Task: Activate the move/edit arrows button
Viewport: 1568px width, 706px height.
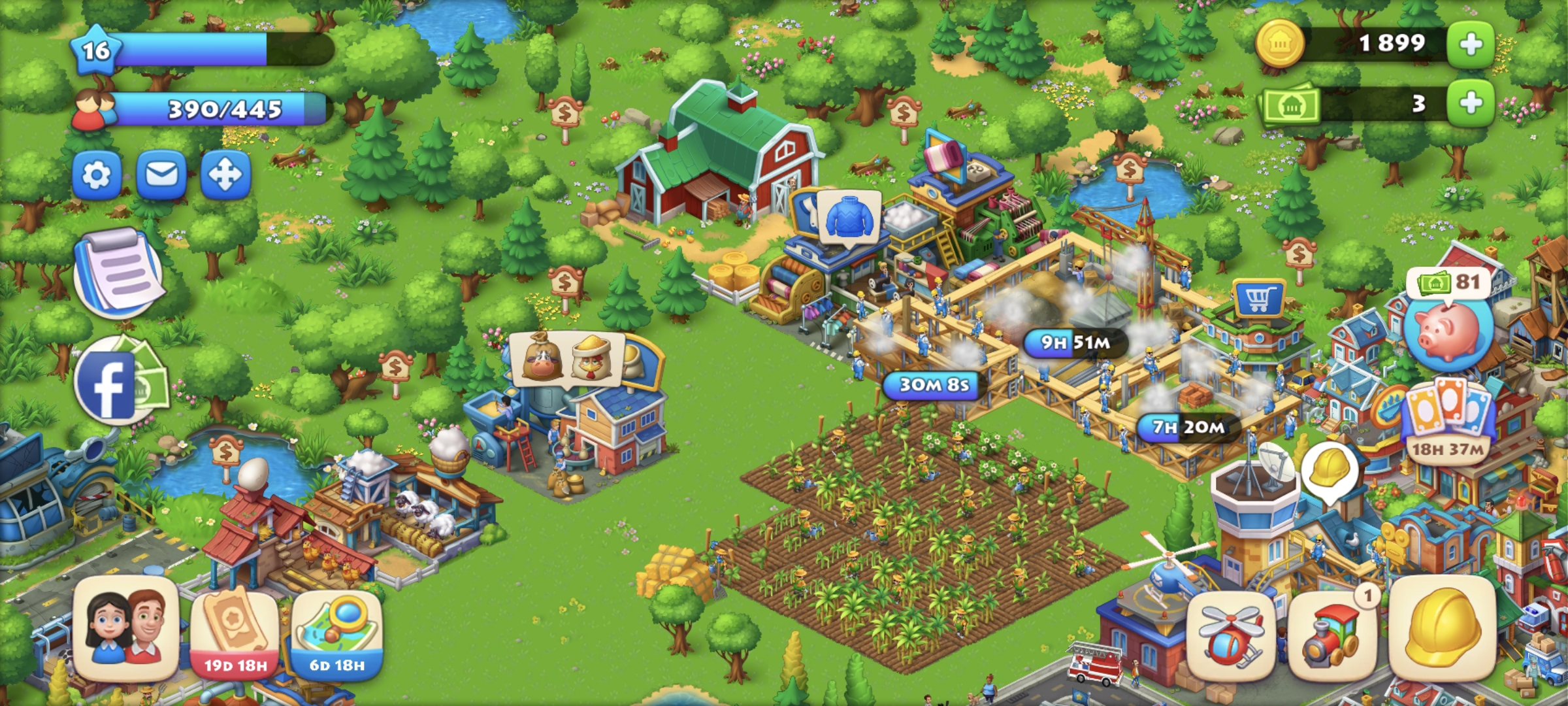Action: [225, 175]
